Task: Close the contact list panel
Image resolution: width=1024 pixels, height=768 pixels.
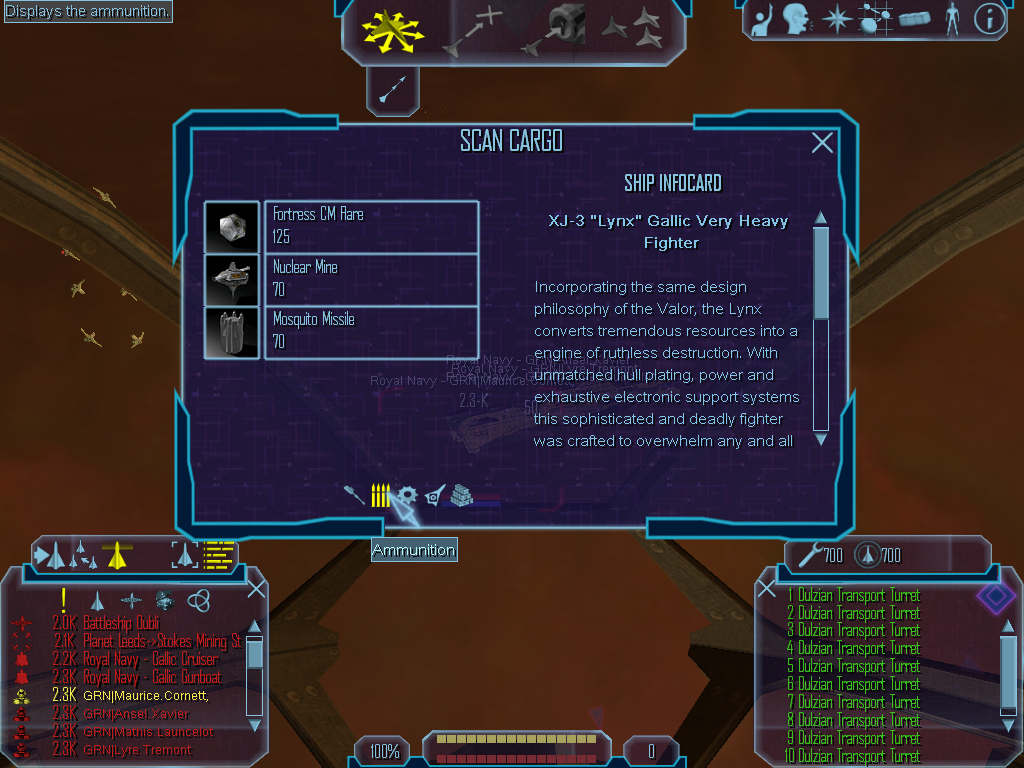Action: 256,588
